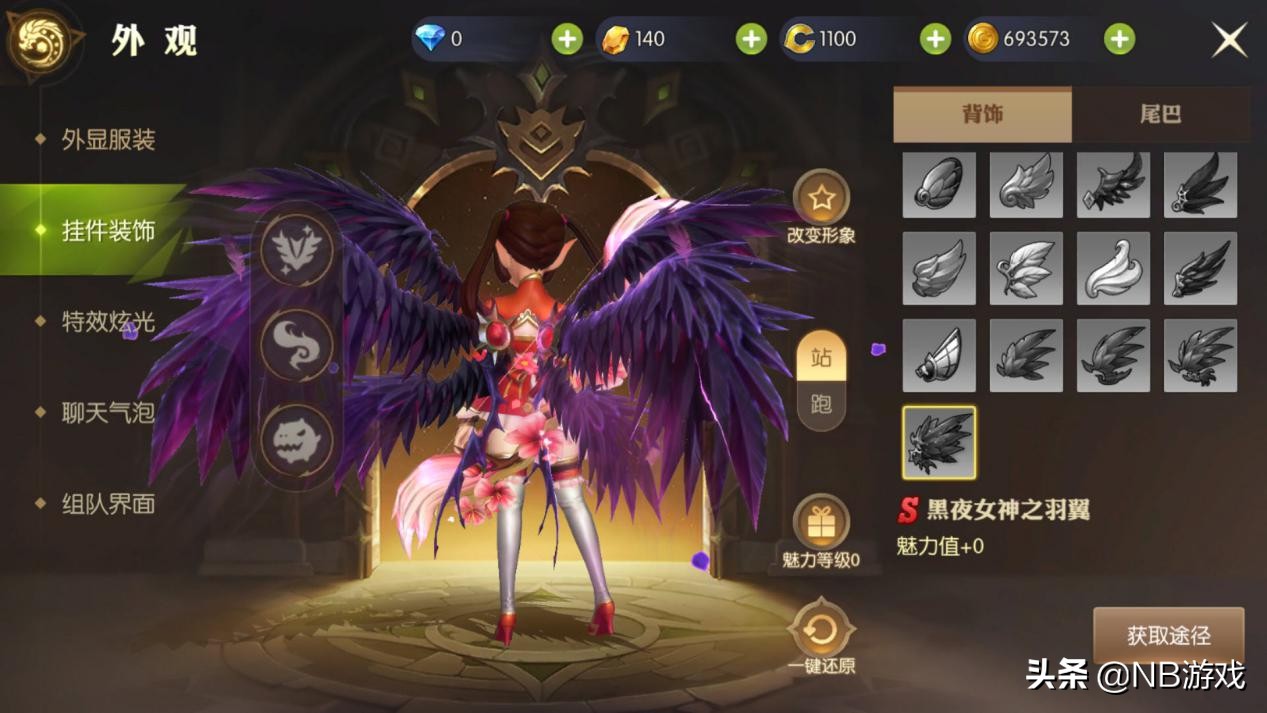Choose the monster face category icon
This screenshot has width=1267, height=713.
pos(297,440)
